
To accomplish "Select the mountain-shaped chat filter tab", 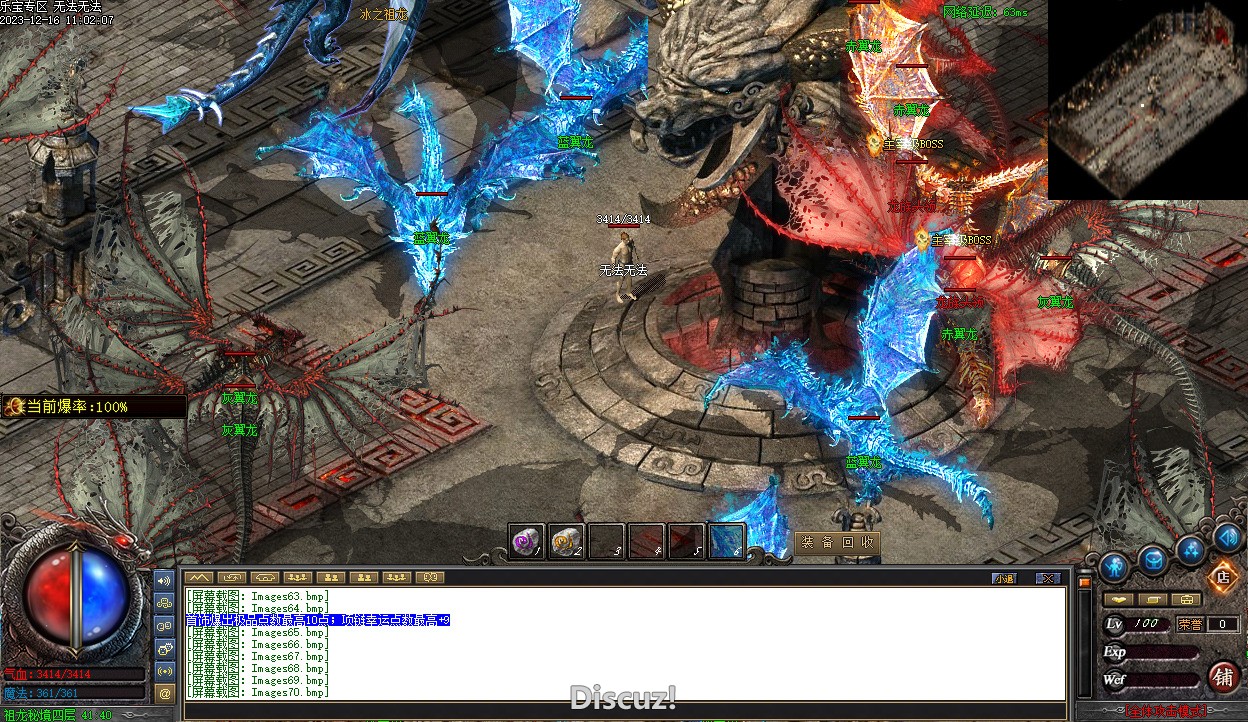I will (x=198, y=577).
